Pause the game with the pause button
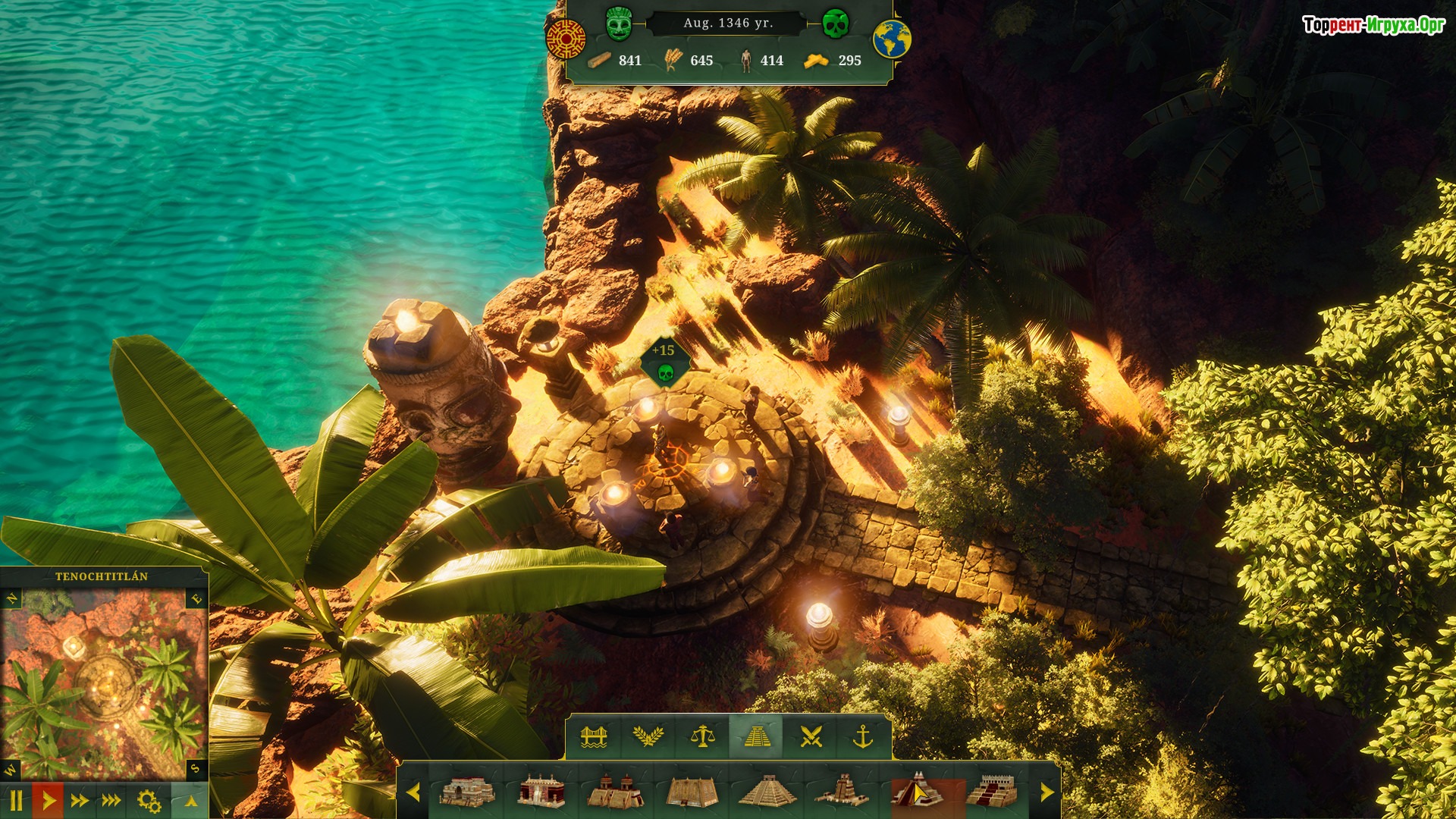Viewport: 1456px width, 819px height. point(16,801)
